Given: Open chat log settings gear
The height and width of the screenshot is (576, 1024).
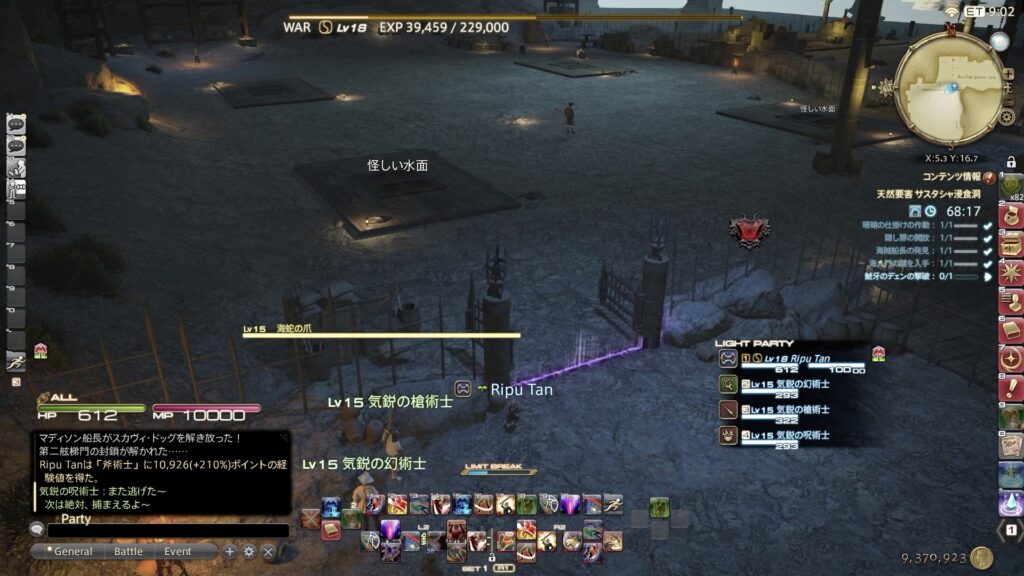Looking at the screenshot, I should 249,551.
